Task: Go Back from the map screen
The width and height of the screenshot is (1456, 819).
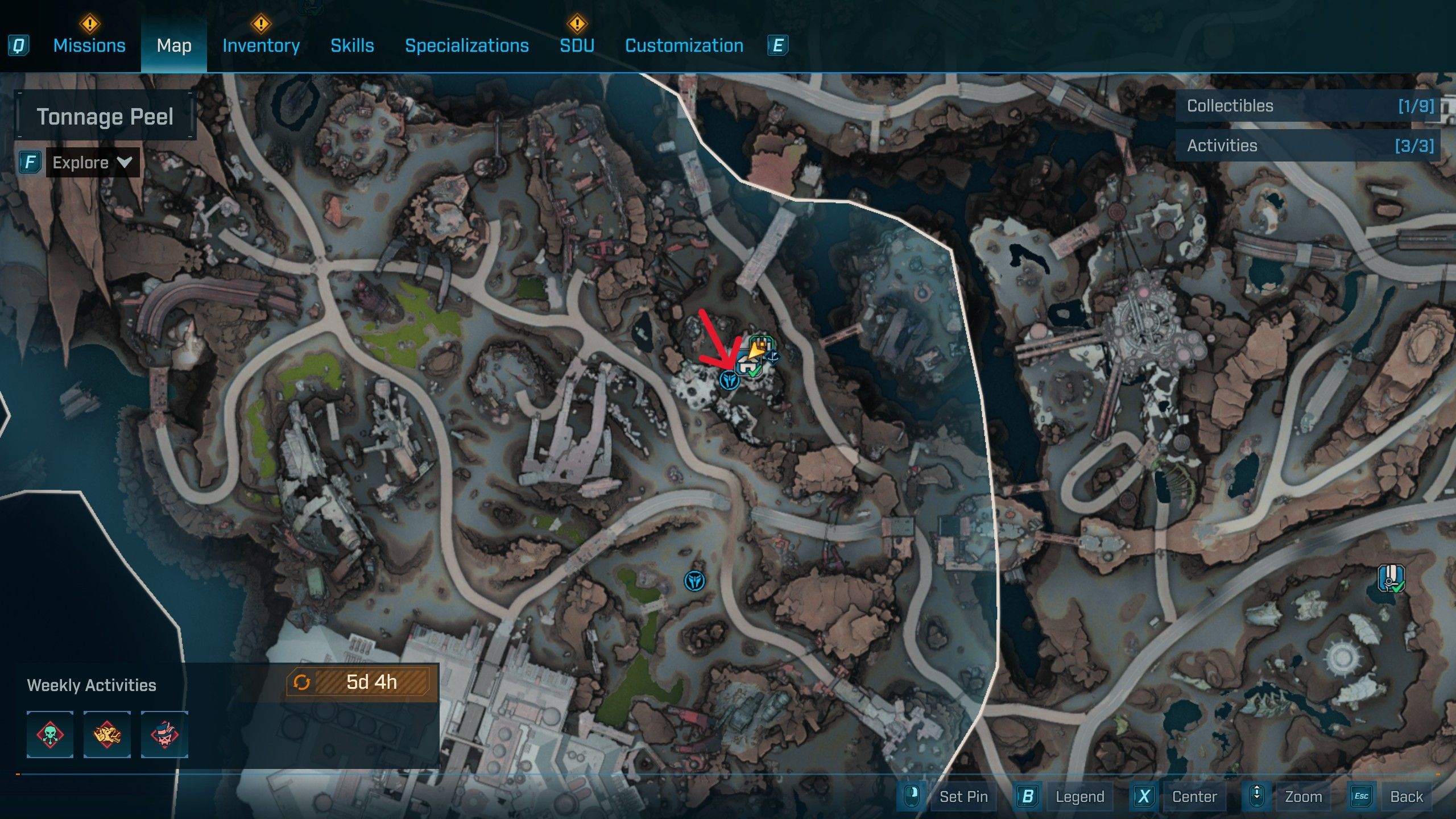Action: click(x=1406, y=796)
